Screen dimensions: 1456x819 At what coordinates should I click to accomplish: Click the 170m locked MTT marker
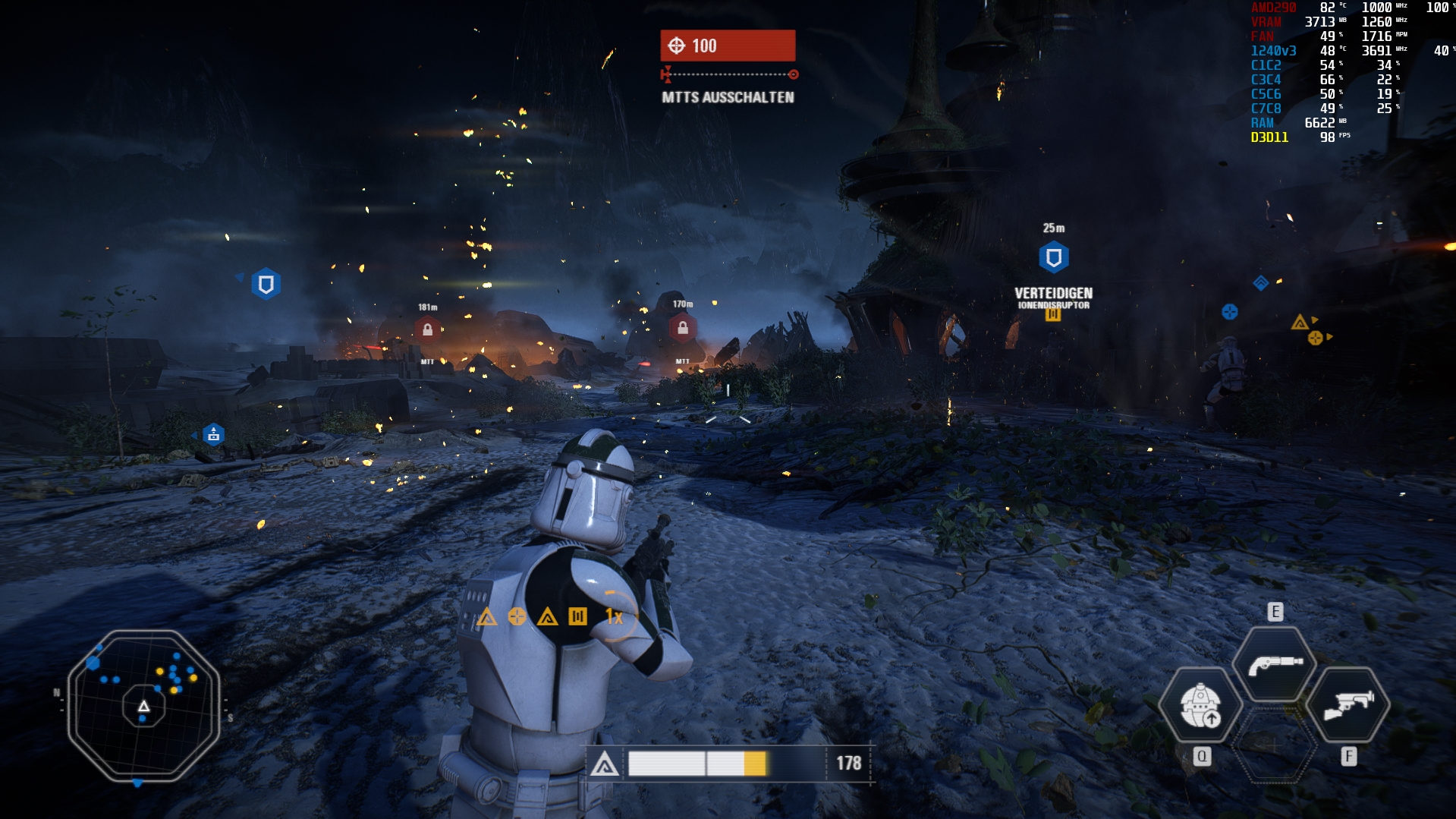[682, 327]
